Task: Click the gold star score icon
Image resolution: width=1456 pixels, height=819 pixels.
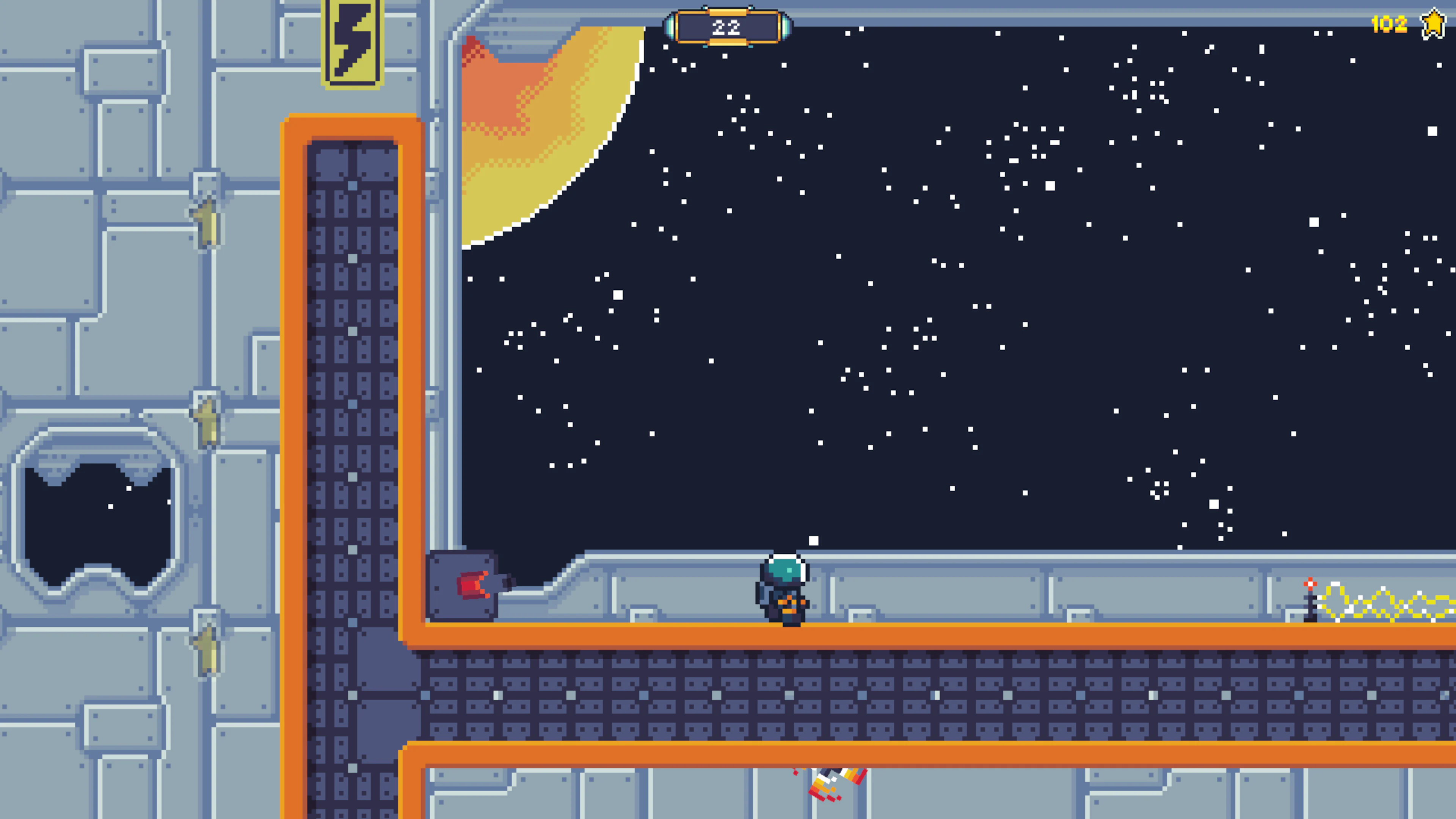Action: click(x=1434, y=24)
